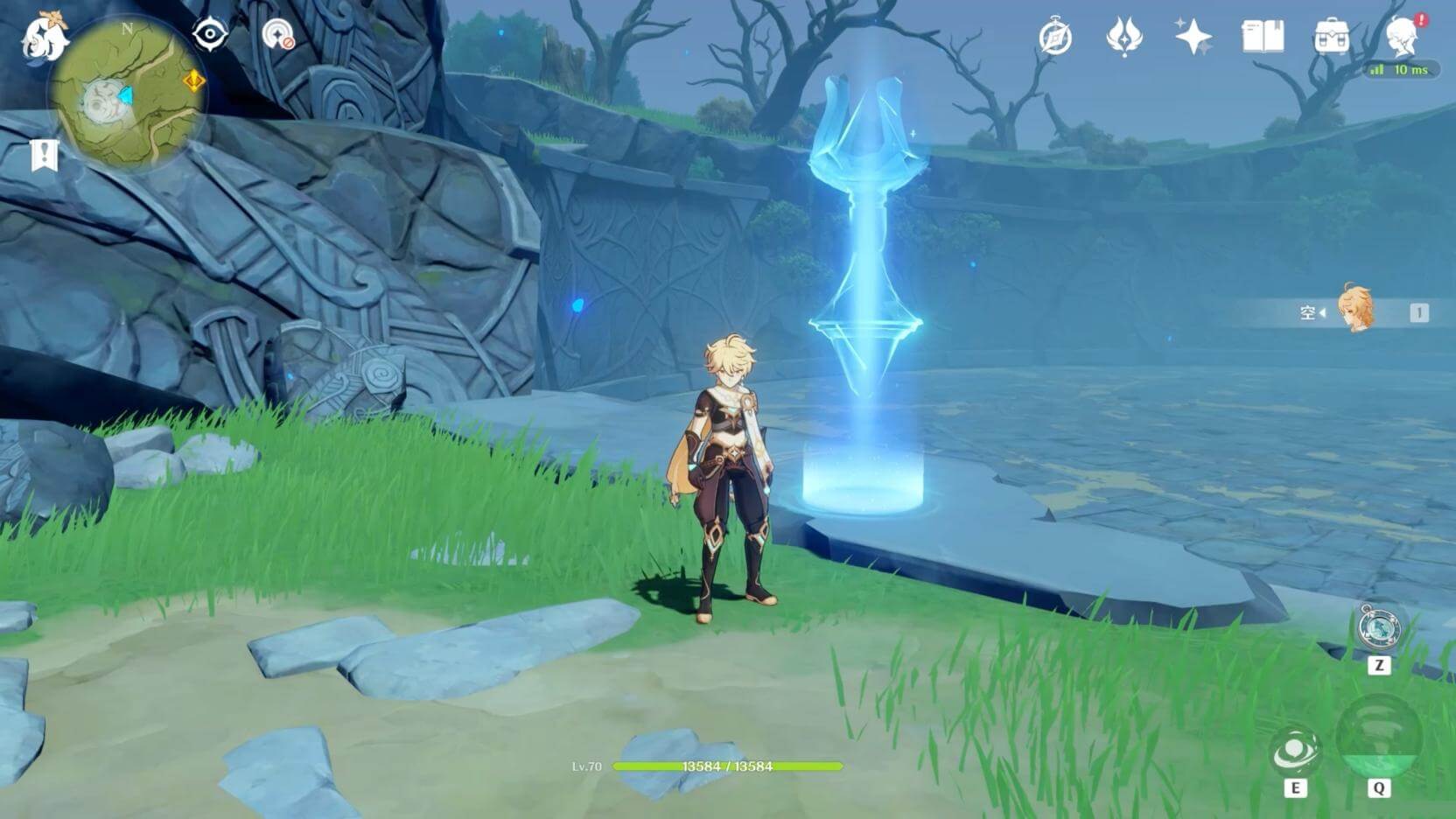Open the Paimon menu

pos(44,37)
